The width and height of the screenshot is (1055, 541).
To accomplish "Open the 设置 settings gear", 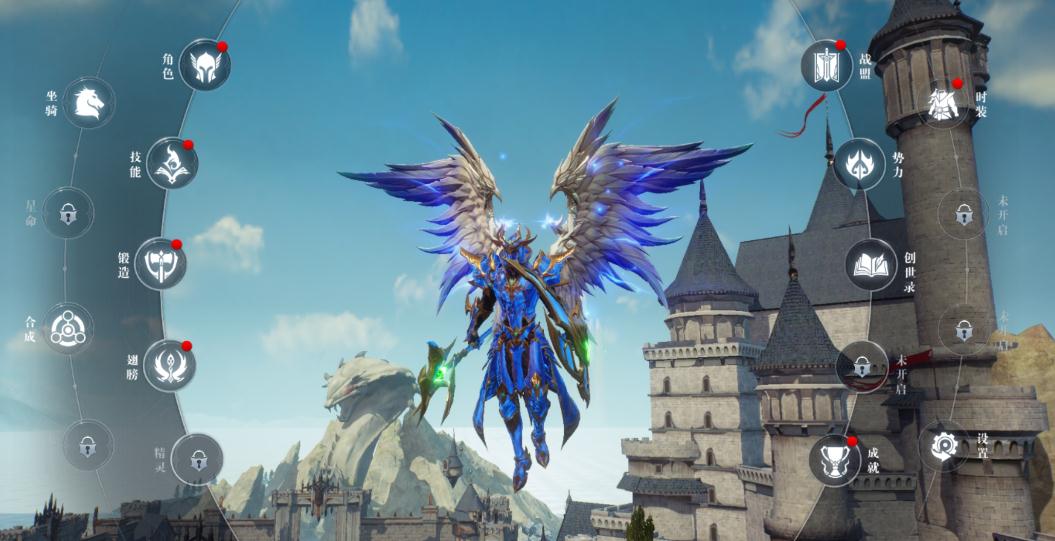I will click(x=943, y=445).
